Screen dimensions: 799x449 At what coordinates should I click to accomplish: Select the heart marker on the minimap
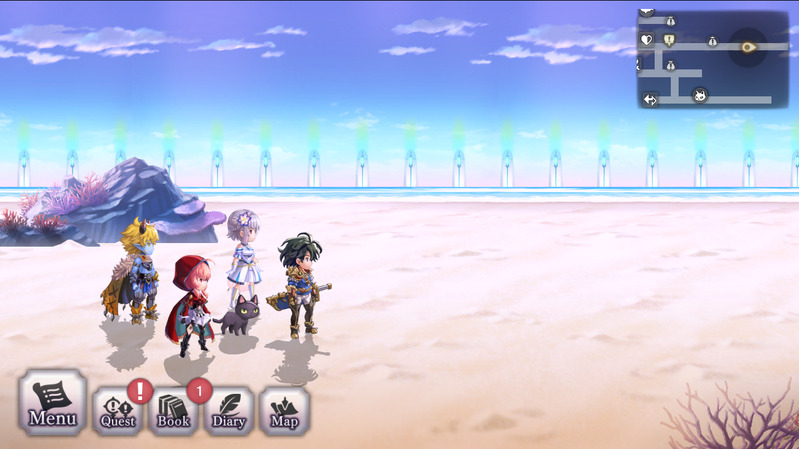click(647, 41)
